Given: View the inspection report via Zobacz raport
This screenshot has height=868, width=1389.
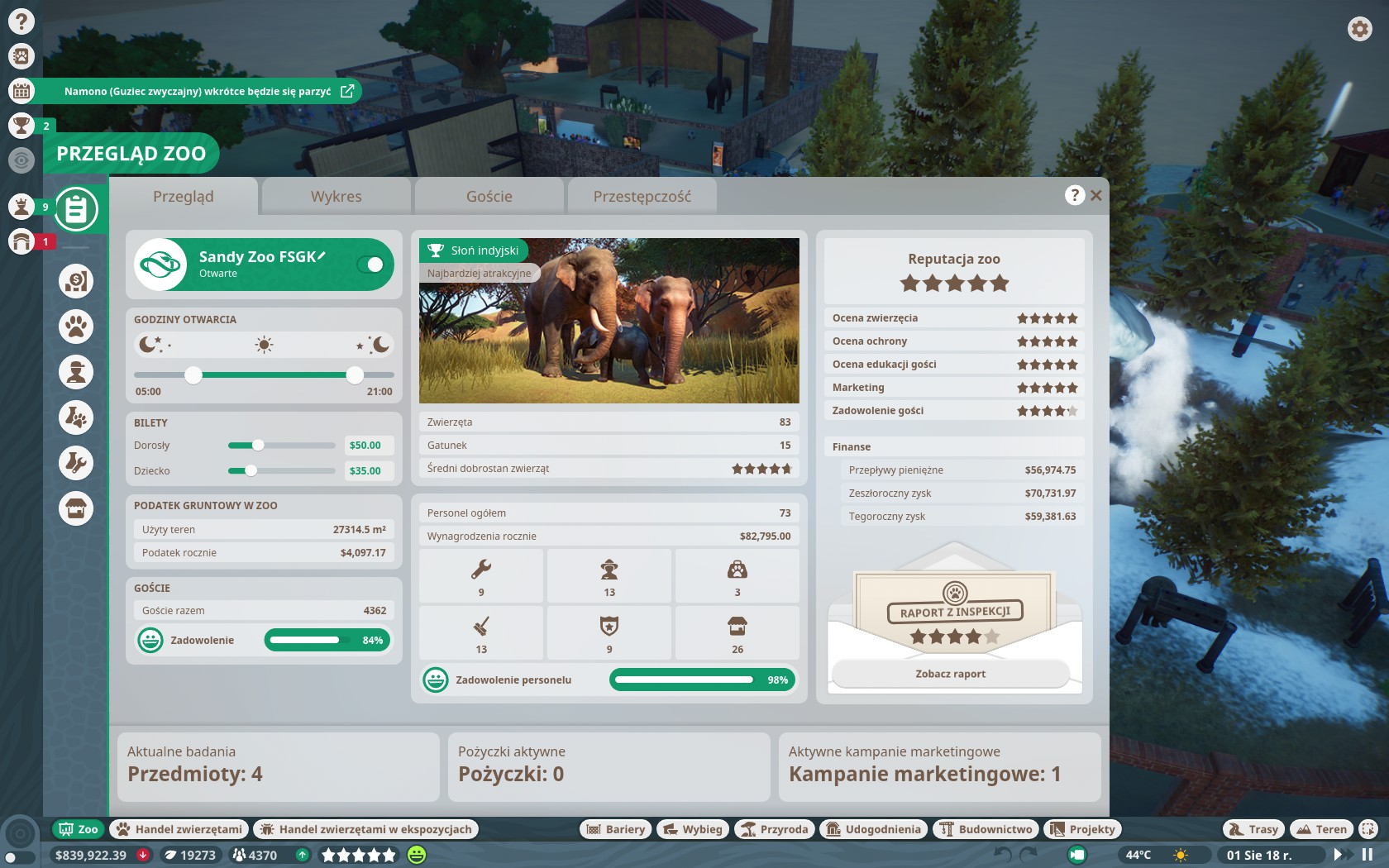Looking at the screenshot, I should coord(950,674).
